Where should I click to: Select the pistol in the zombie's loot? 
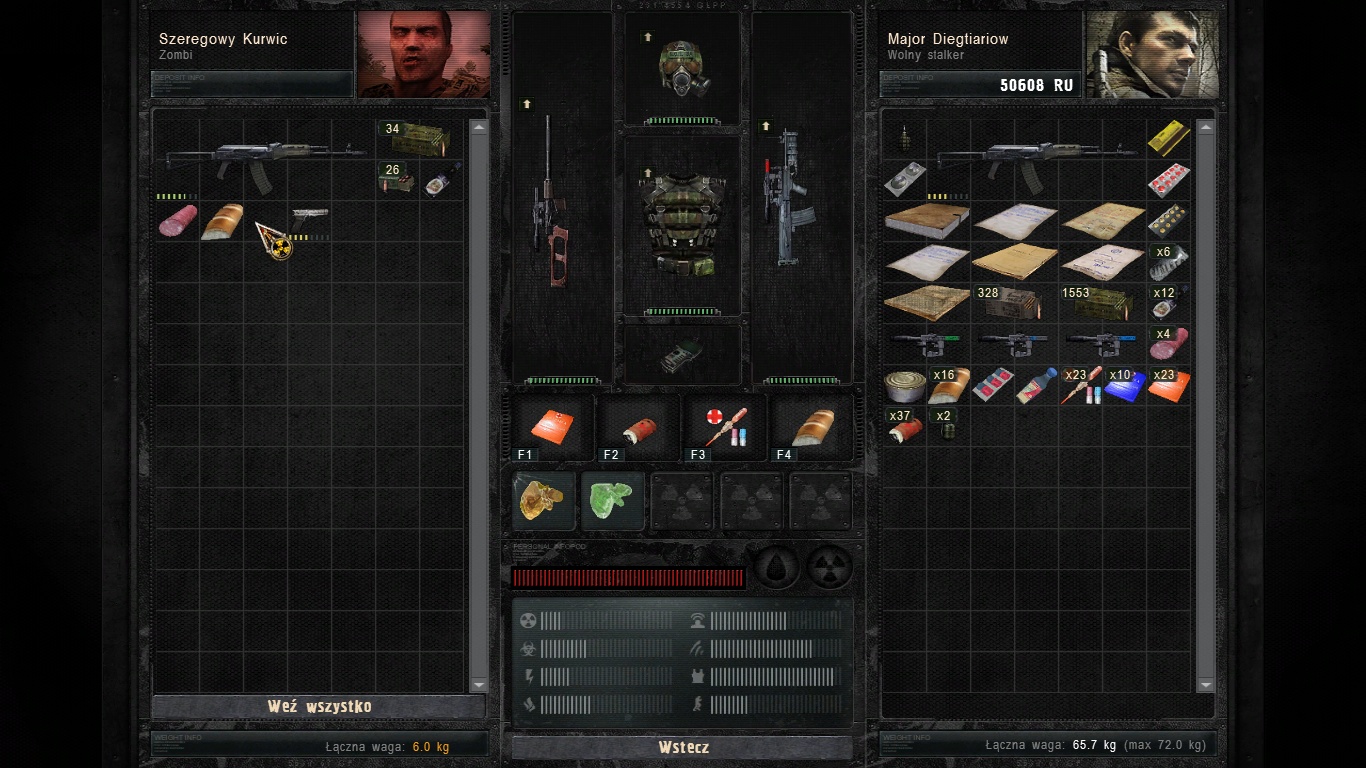(x=309, y=217)
